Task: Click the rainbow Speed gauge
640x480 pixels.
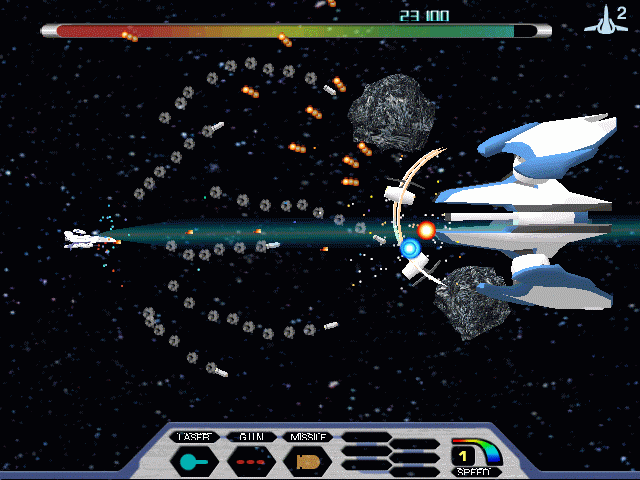Action: pyautogui.click(x=476, y=455)
